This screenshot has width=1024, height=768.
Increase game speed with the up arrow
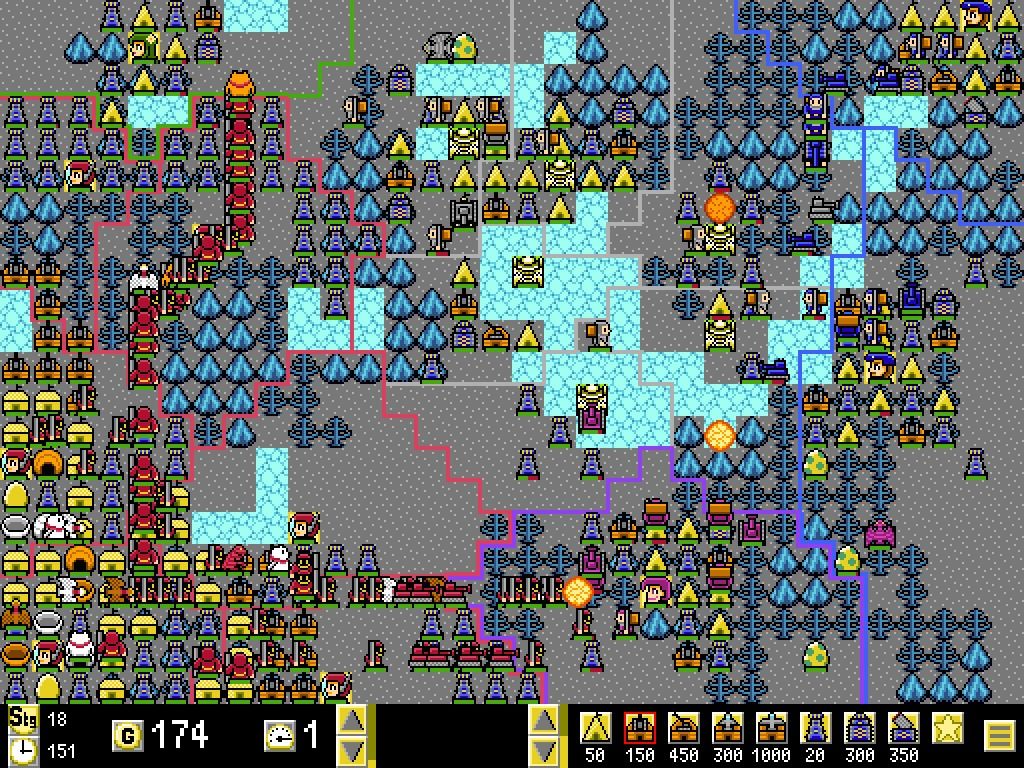point(351,720)
